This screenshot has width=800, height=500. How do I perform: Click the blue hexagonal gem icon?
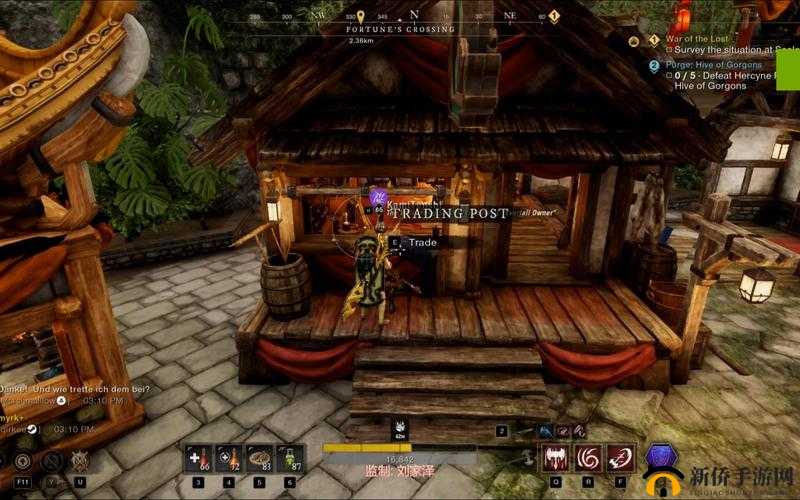(661, 457)
